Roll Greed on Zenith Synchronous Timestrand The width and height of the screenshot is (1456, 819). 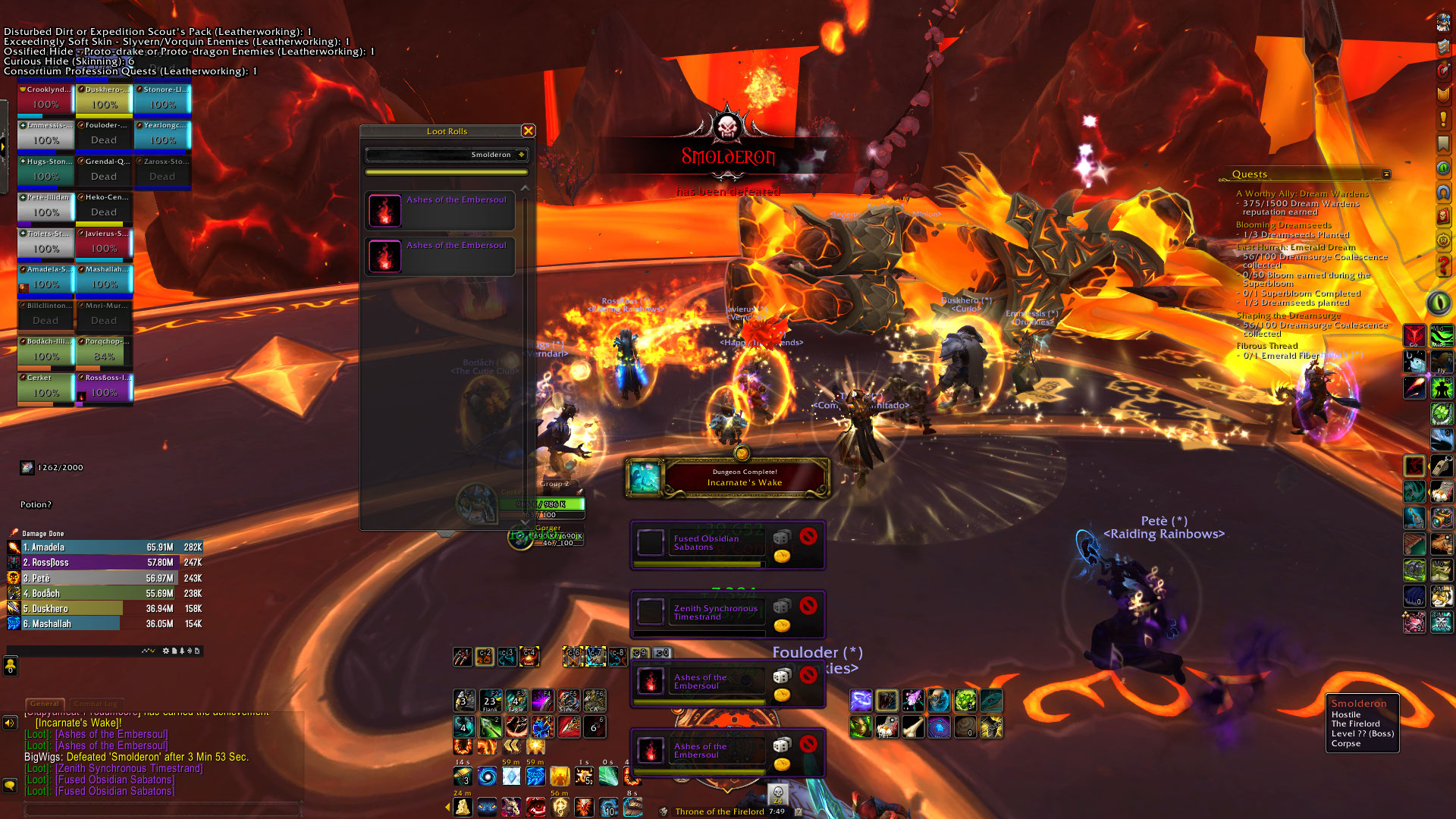point(782,626)
